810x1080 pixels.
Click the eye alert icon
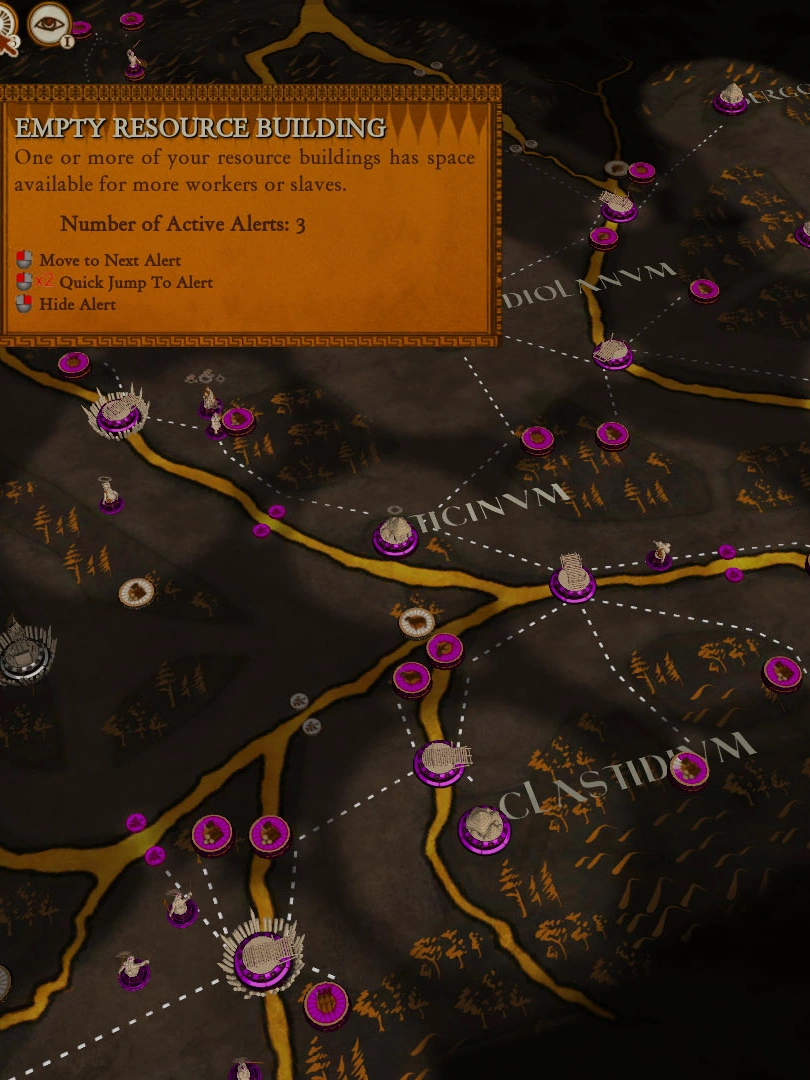[x=49, y=23]
